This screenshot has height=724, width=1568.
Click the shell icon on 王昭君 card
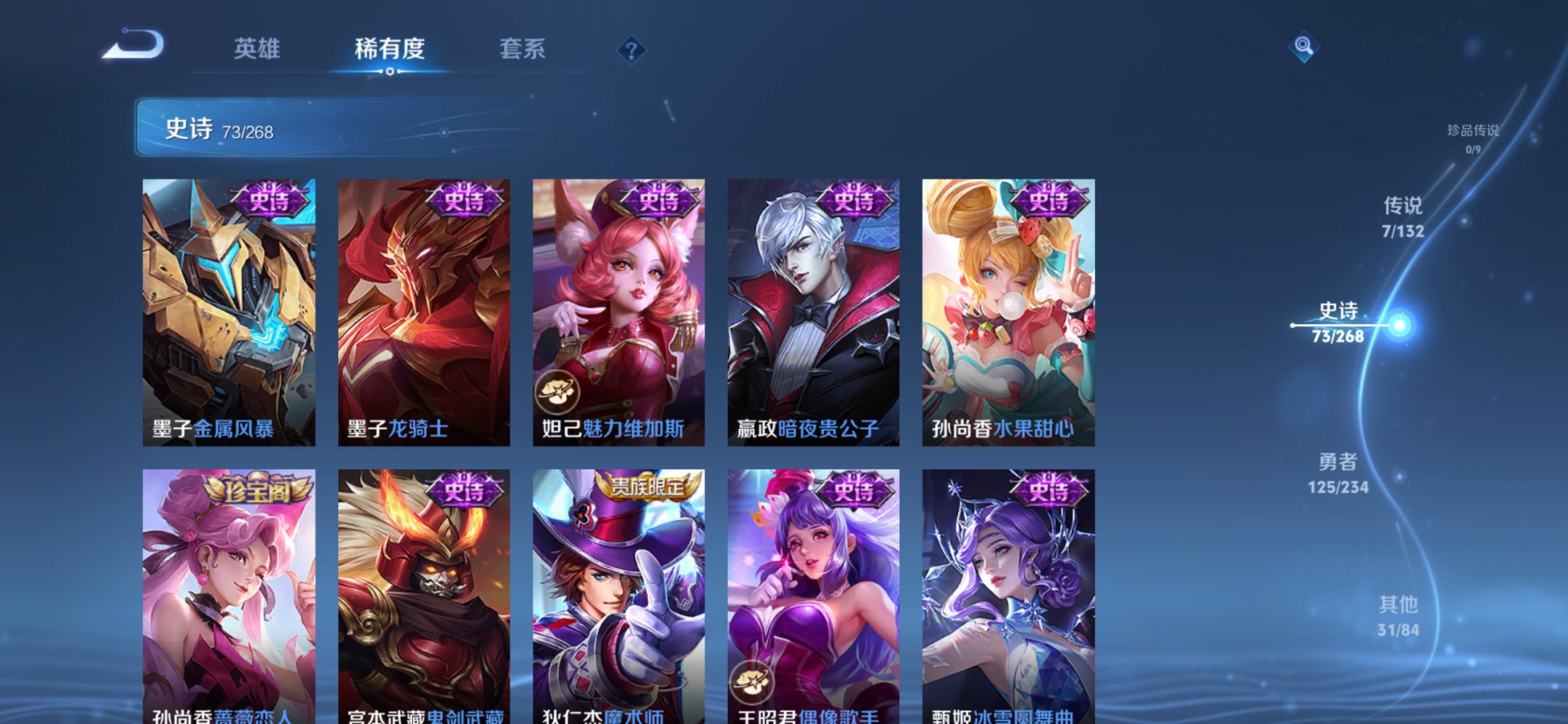753,683
